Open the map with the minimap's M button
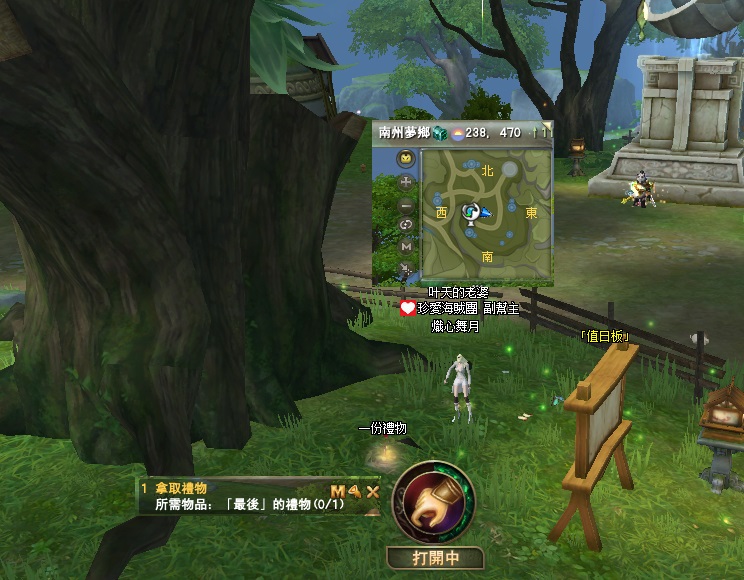744x580 pixels. coord(406,246)
